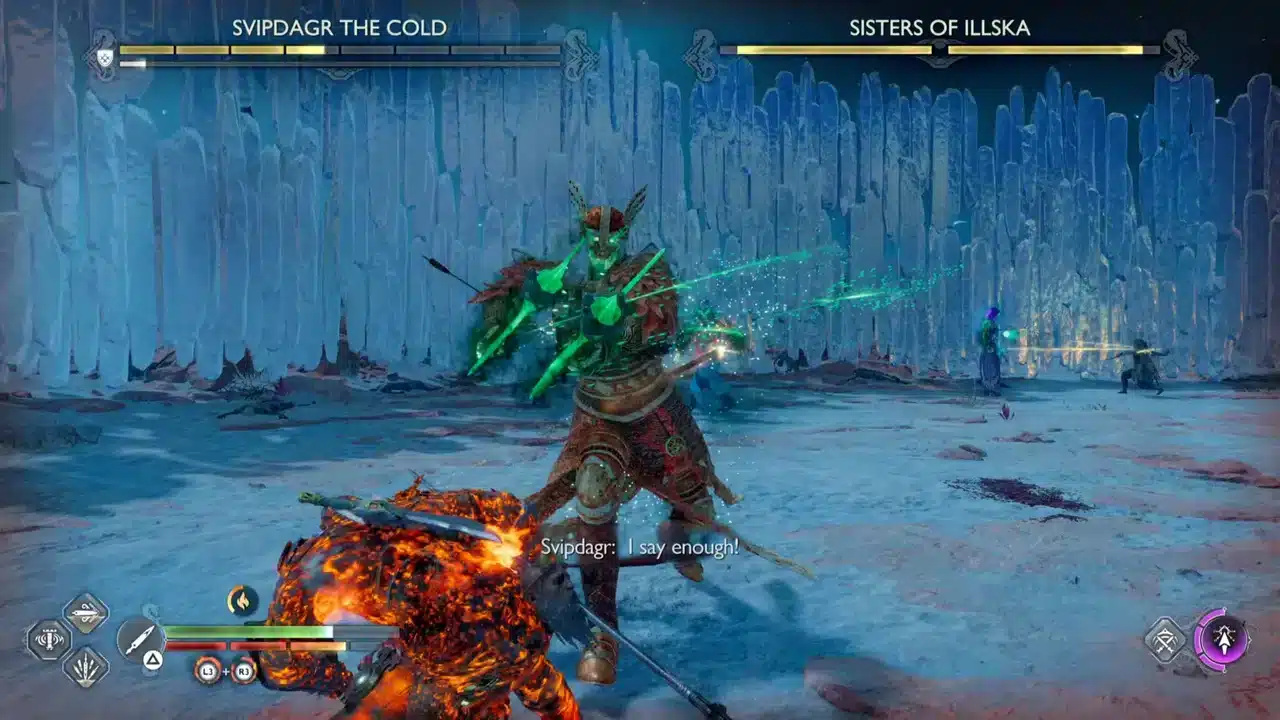1280x720 pixels.
Task: Select the spear weapon indicator icon
Action: 138,636
